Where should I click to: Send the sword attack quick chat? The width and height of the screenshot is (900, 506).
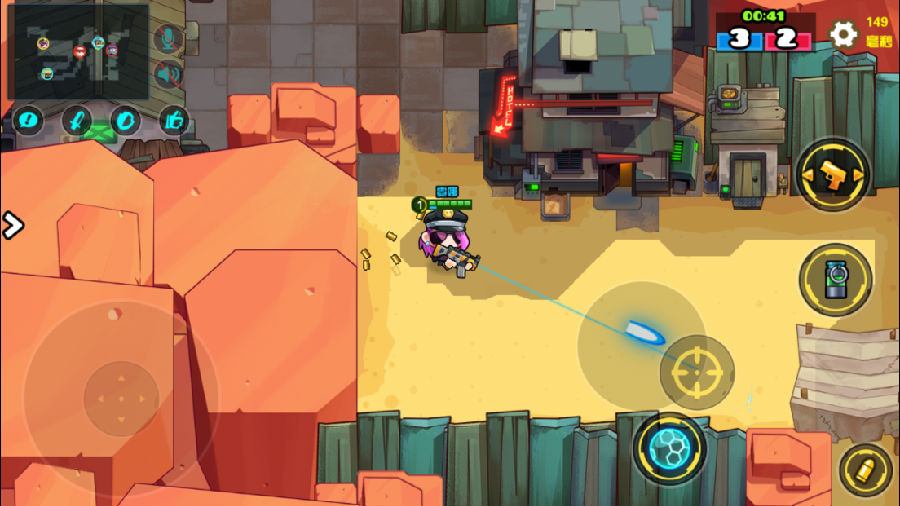pos(77,120)
